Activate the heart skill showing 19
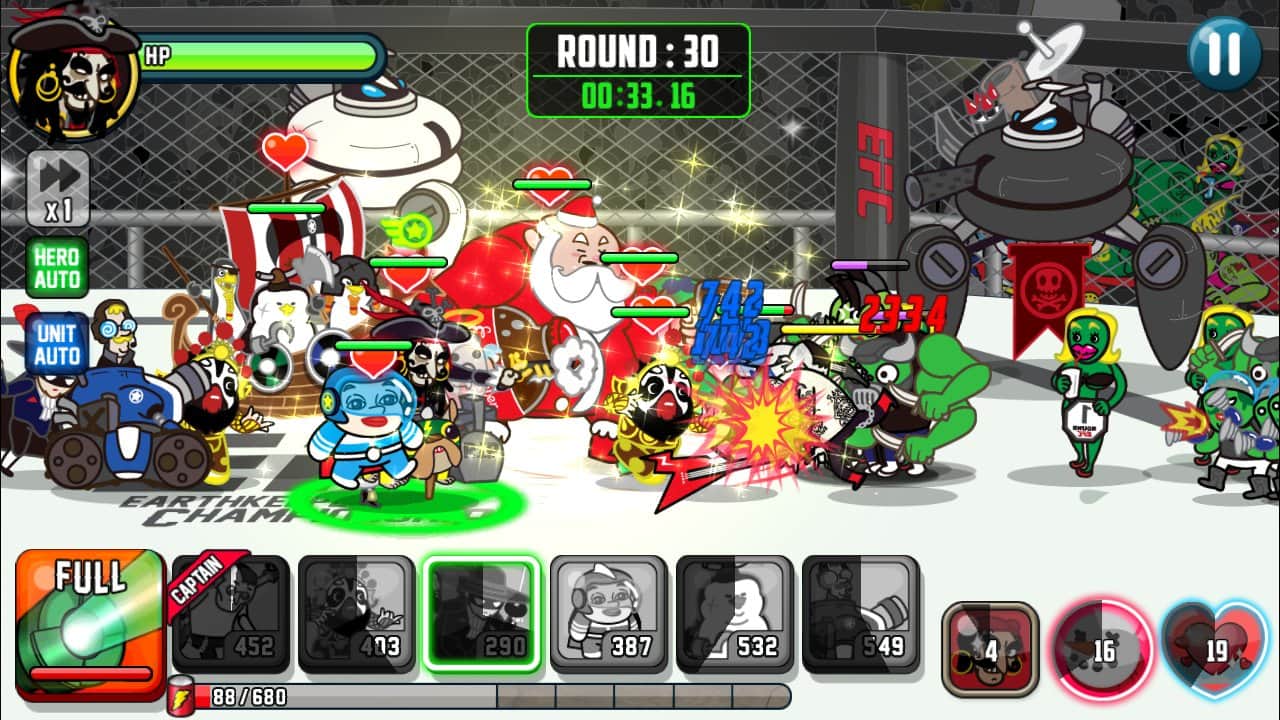Image resolution: width=1280 pixels, height=720 pixels. 1215,650
